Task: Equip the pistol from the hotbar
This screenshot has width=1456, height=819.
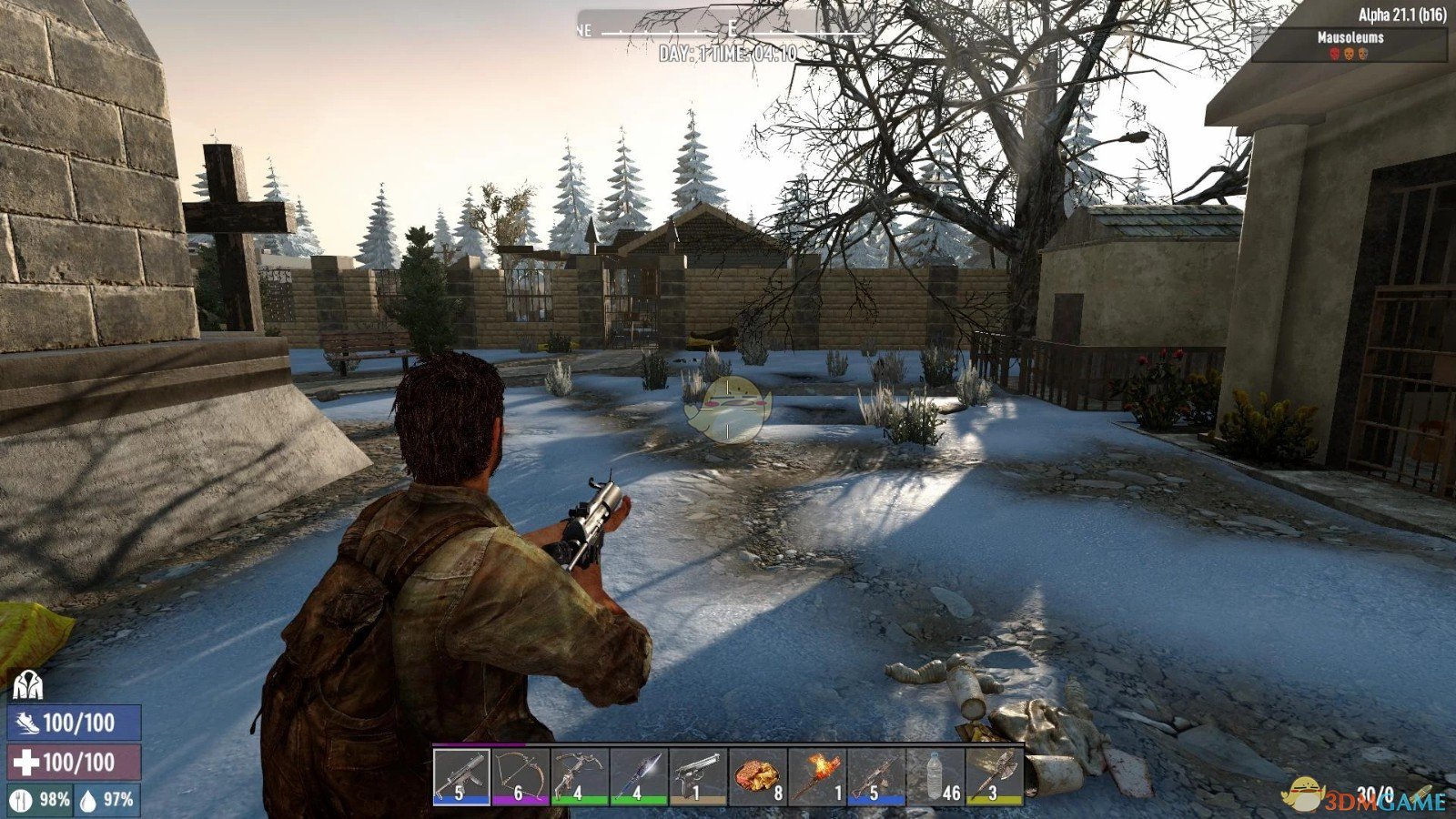Action: tap(697, 776)
